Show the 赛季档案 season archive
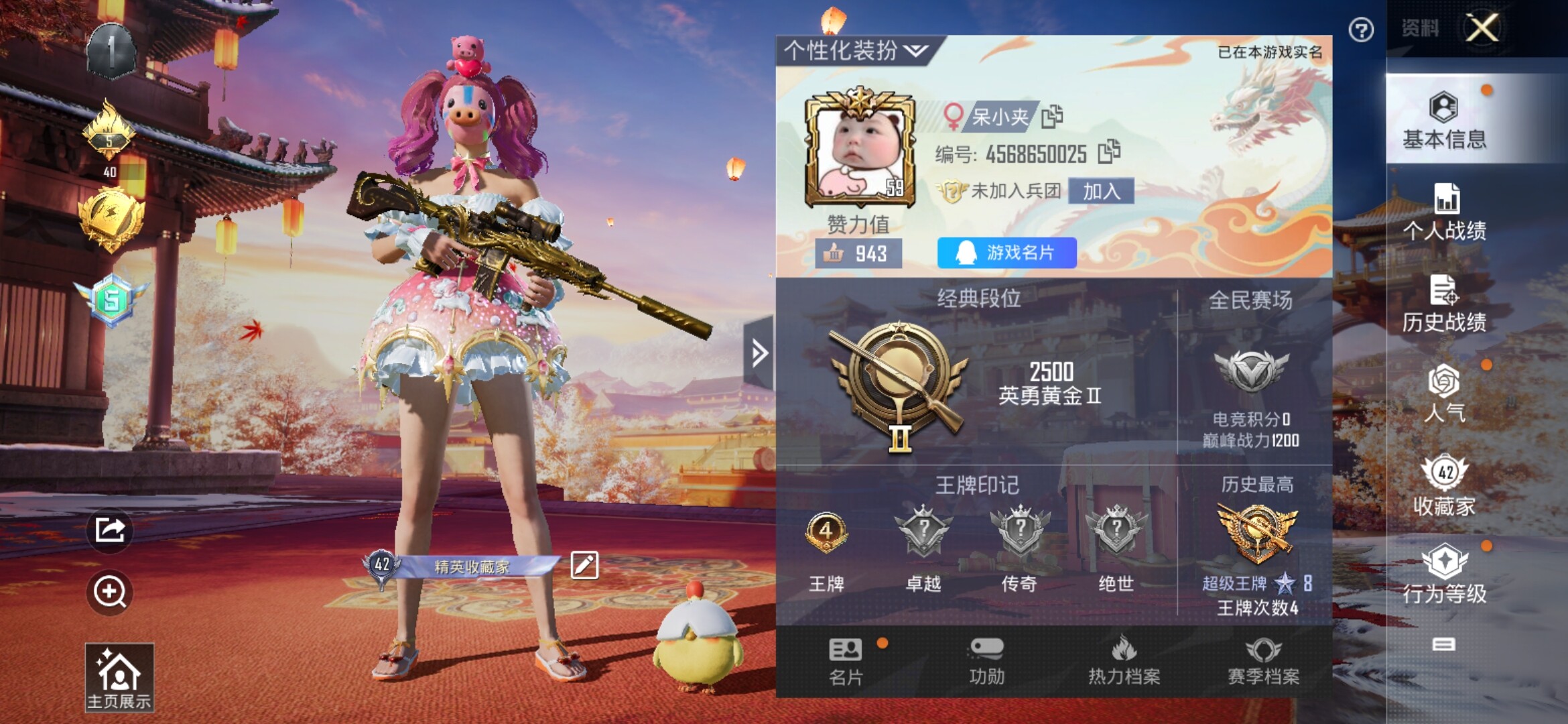 point(1263,662)
